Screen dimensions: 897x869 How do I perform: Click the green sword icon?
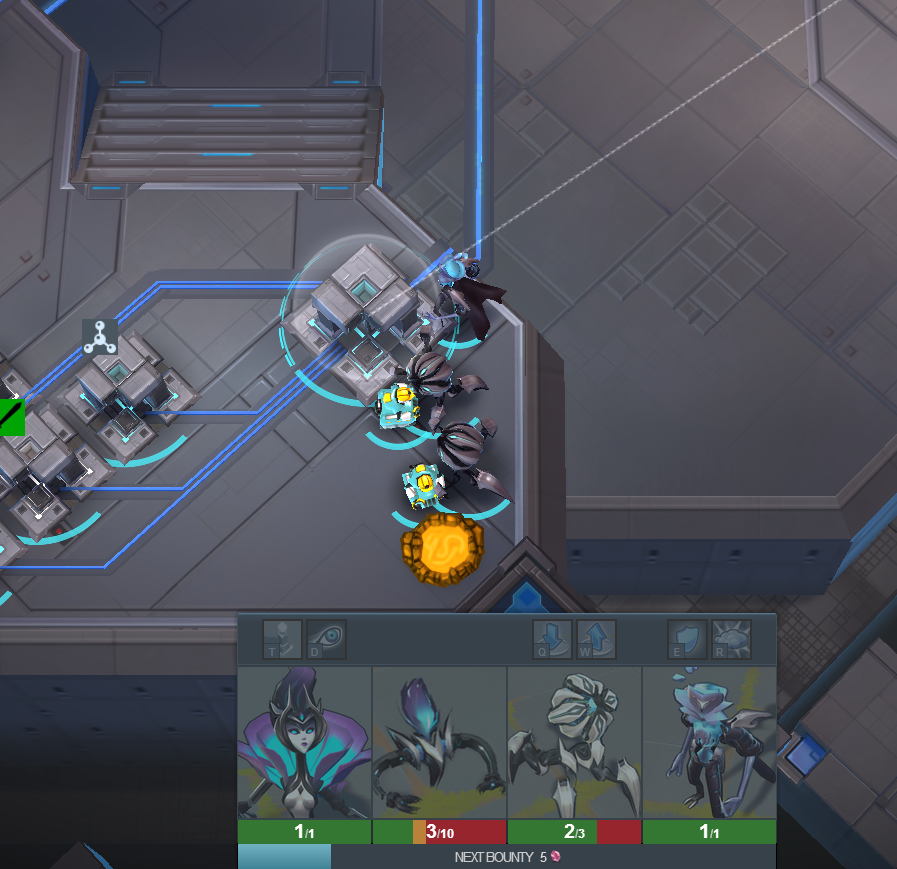[x=11, y=416]
